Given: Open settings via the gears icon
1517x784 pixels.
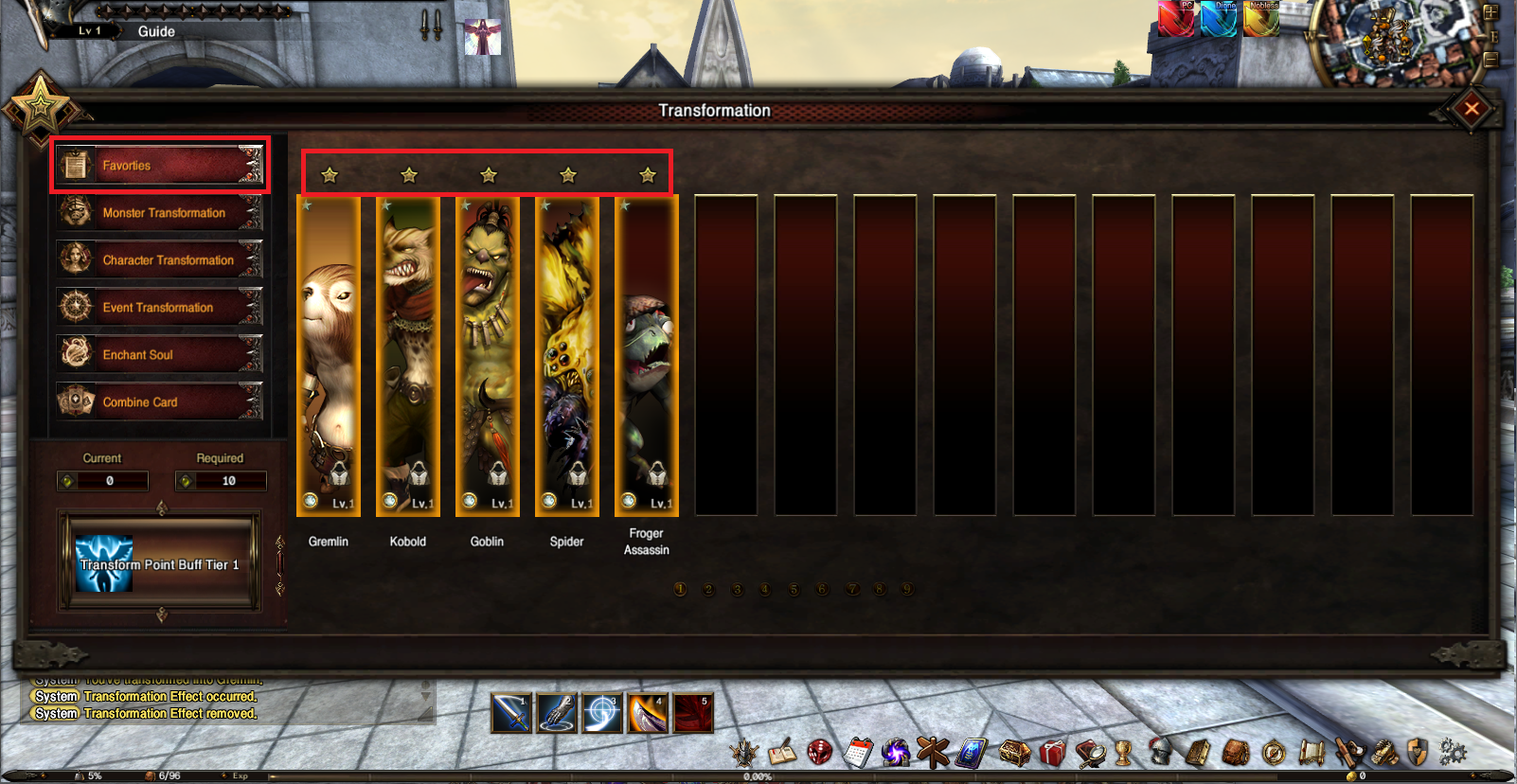Looking at the screenshot, I should pyautogui.click(x=1453, y=753).
